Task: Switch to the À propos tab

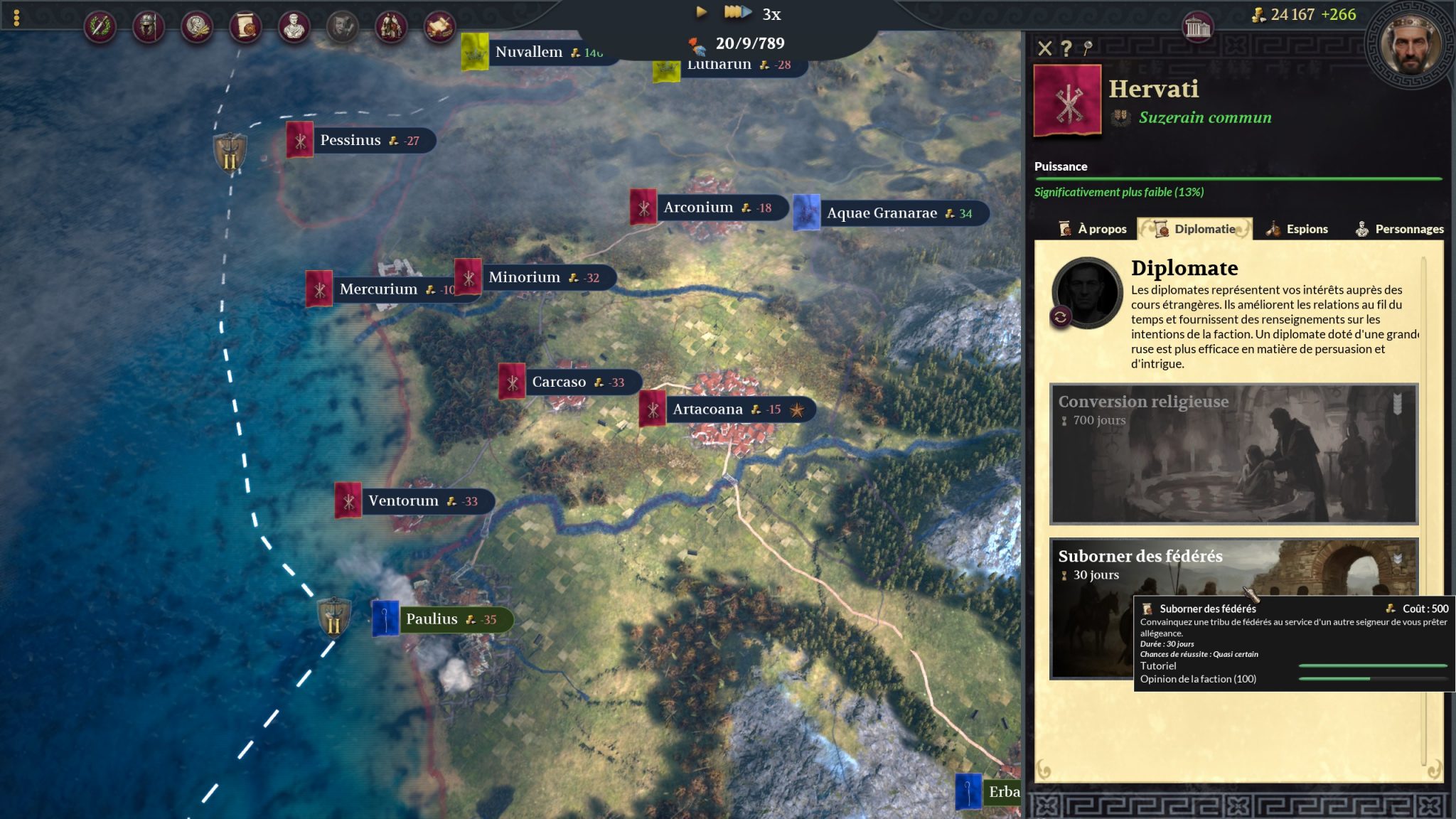Action: [1093, 229]
